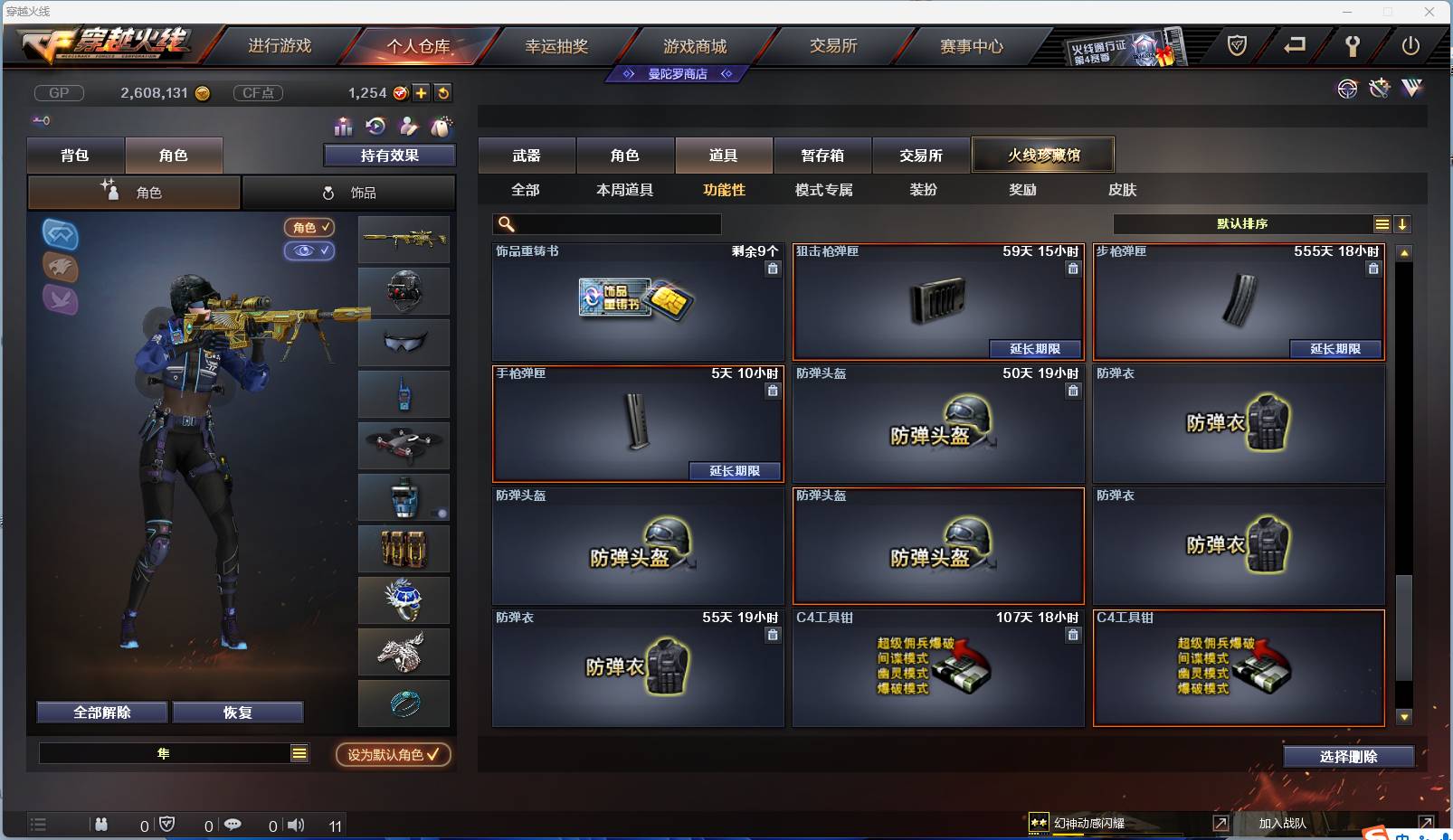Toggle the 角色 checkmark badge above the model

309,228
